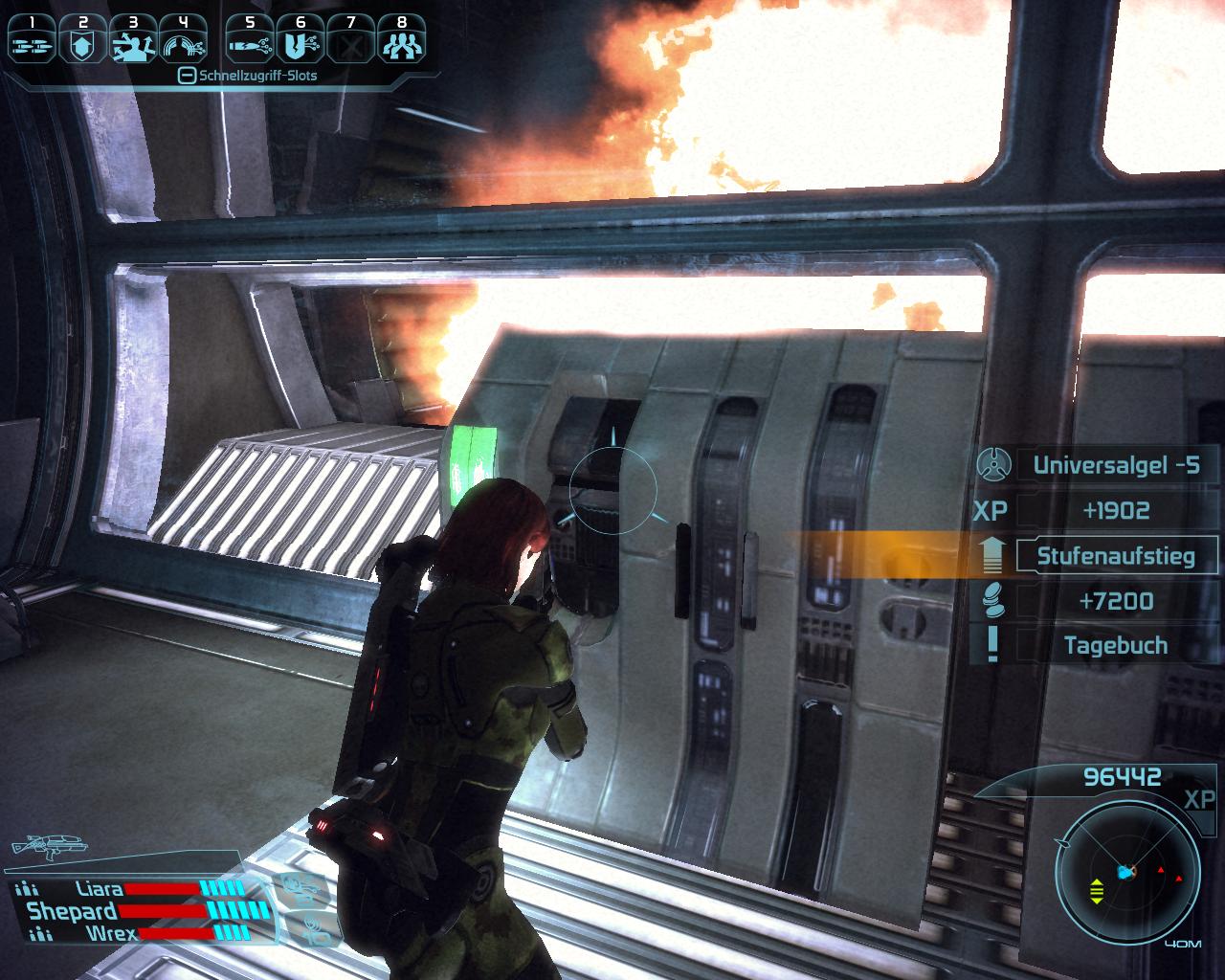Select squad member Wrex
The image size is (1225, 980).
pos(109,933)
